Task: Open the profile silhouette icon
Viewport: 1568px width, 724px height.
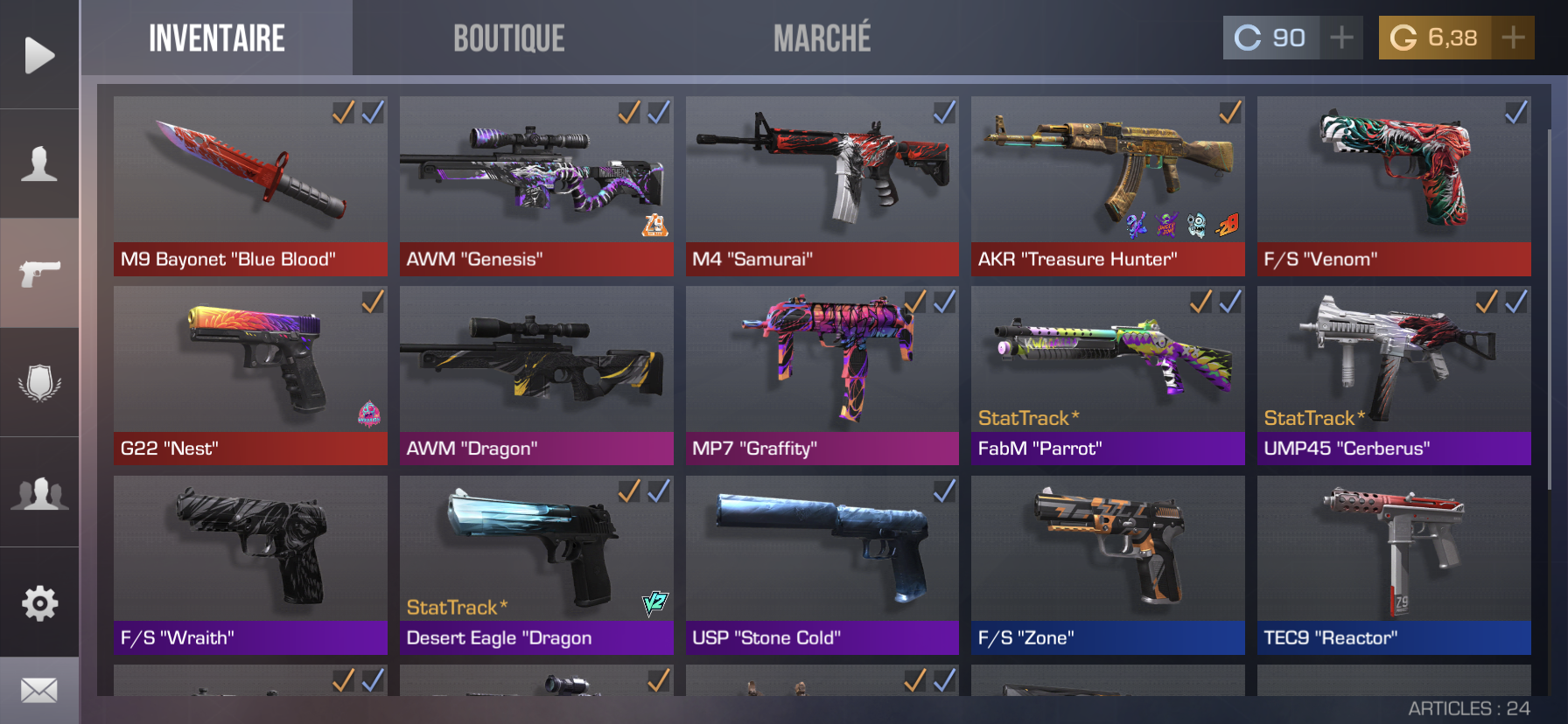Action: [x=39, y=164]
